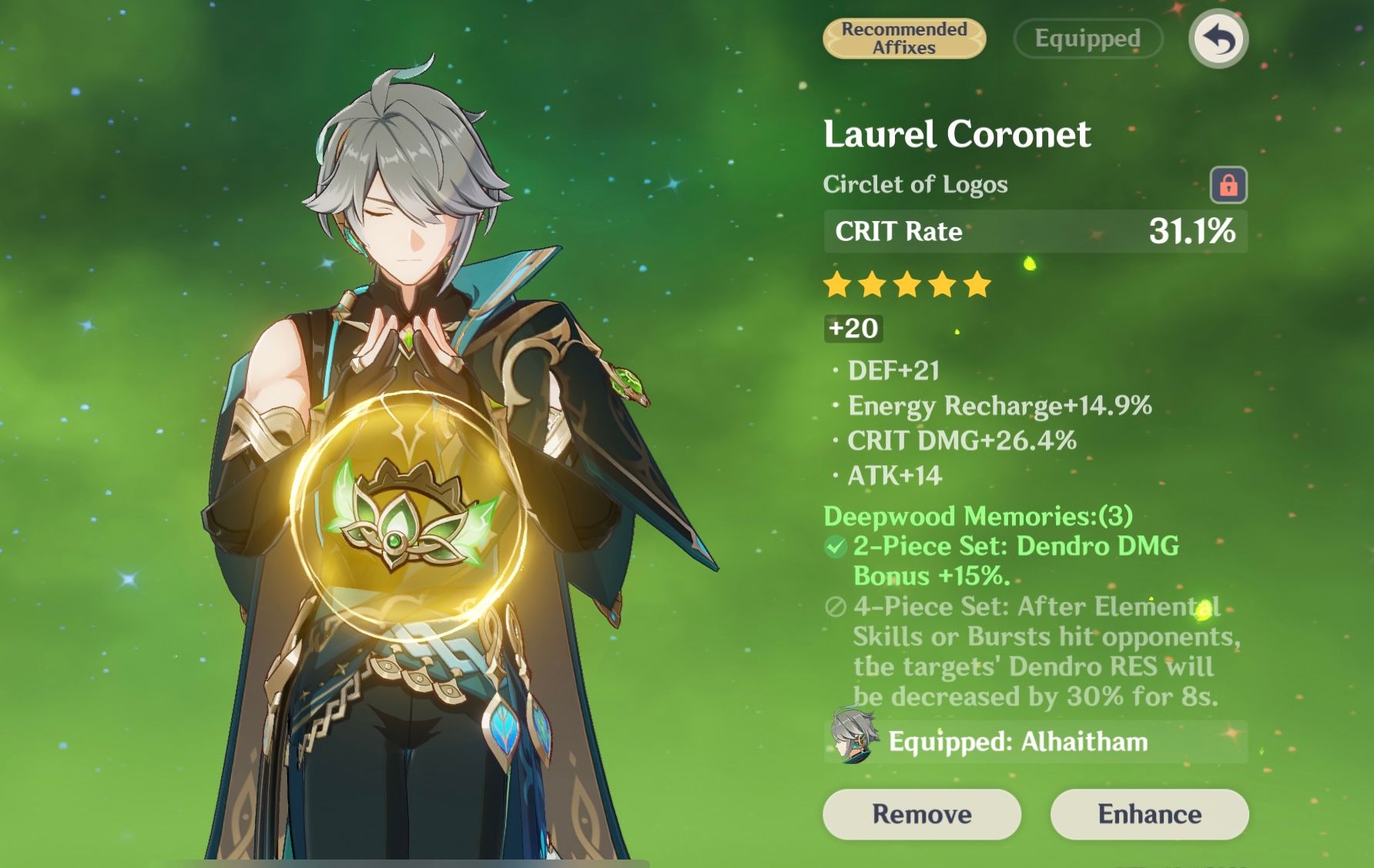Toggle the Deepwood Memories 2-piece bonus
1374x868 pixels.
click(986, 562)
